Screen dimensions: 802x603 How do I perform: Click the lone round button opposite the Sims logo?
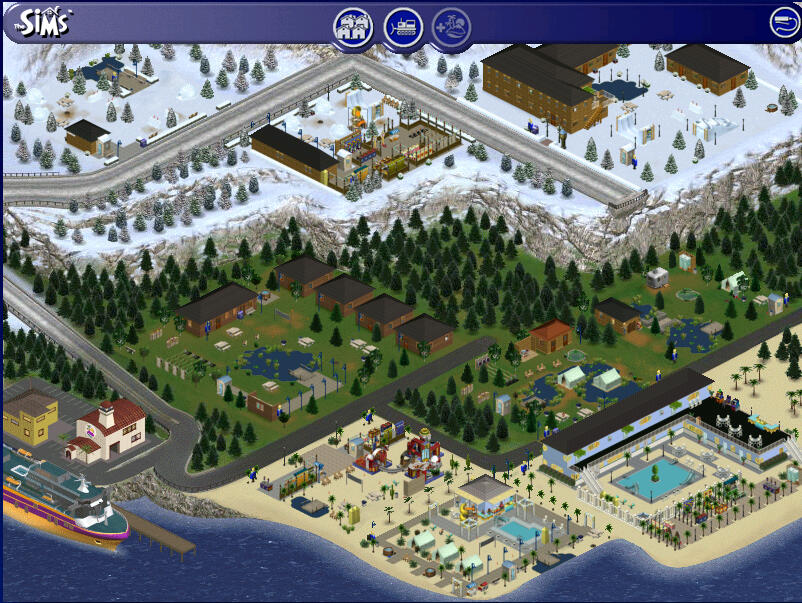tap(782, 21)
